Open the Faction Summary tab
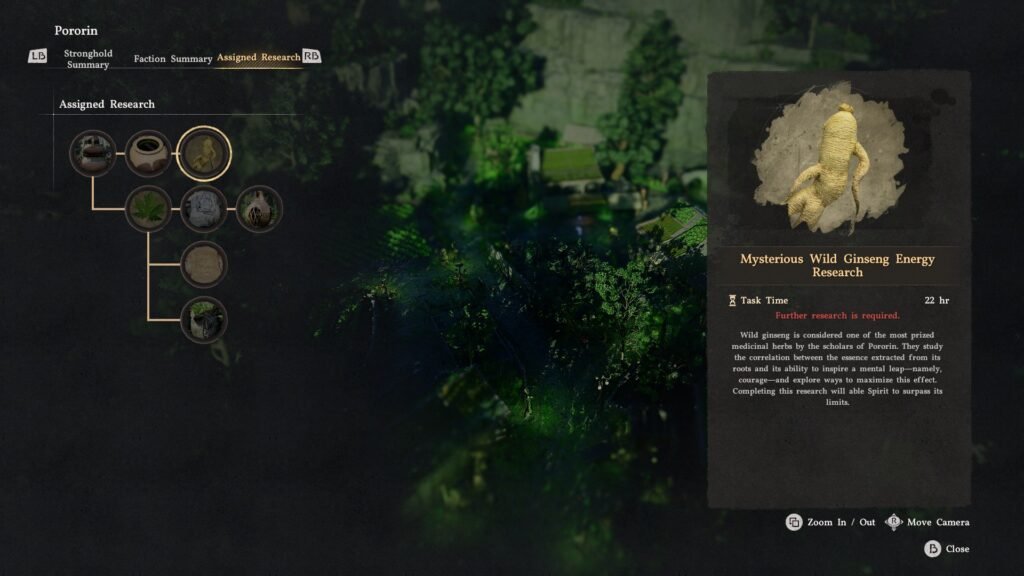The width and height of the screenshot is (1024, 576). (173, 59)
